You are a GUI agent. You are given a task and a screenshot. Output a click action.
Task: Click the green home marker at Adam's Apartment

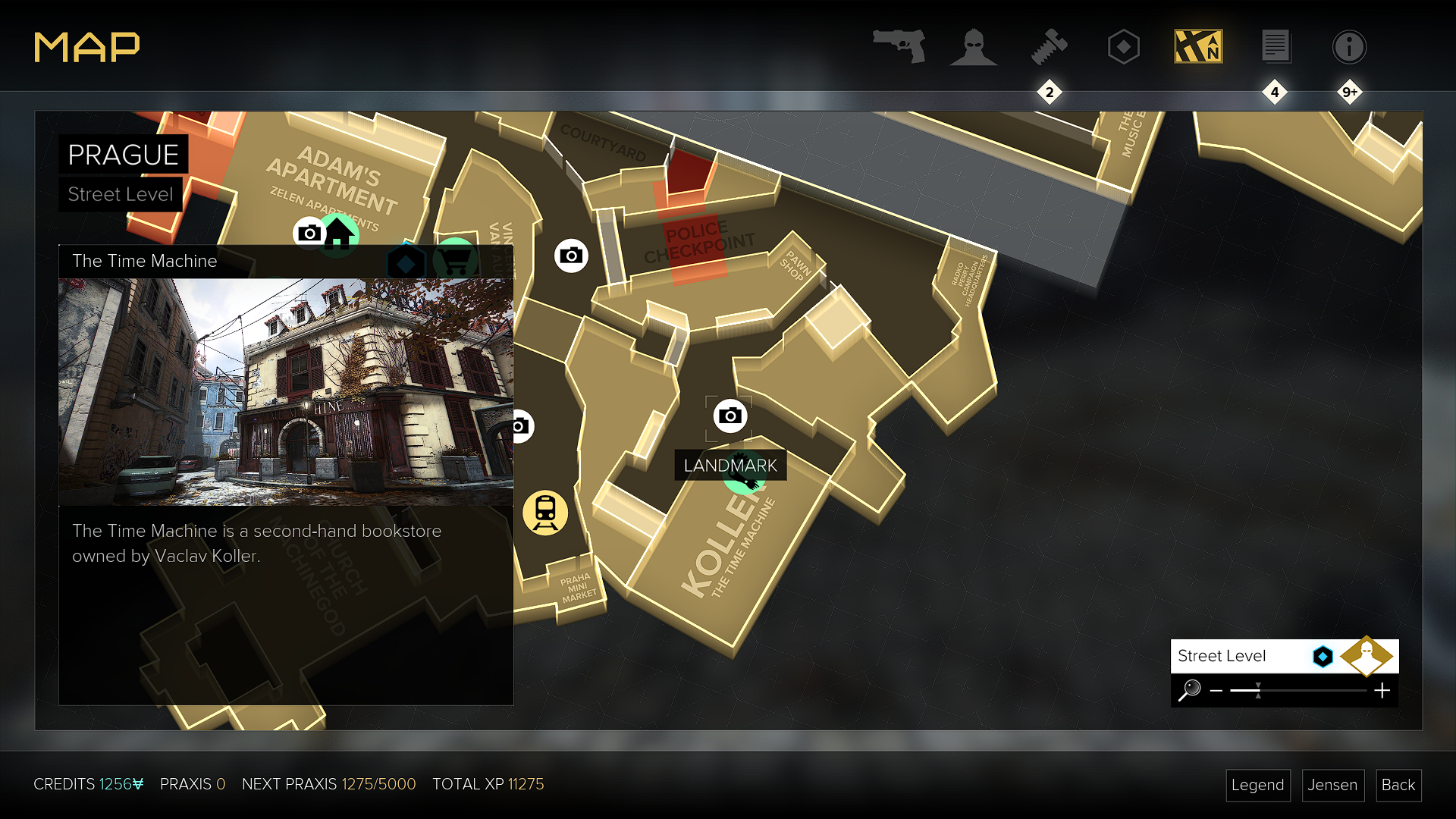tap(338, 233)
